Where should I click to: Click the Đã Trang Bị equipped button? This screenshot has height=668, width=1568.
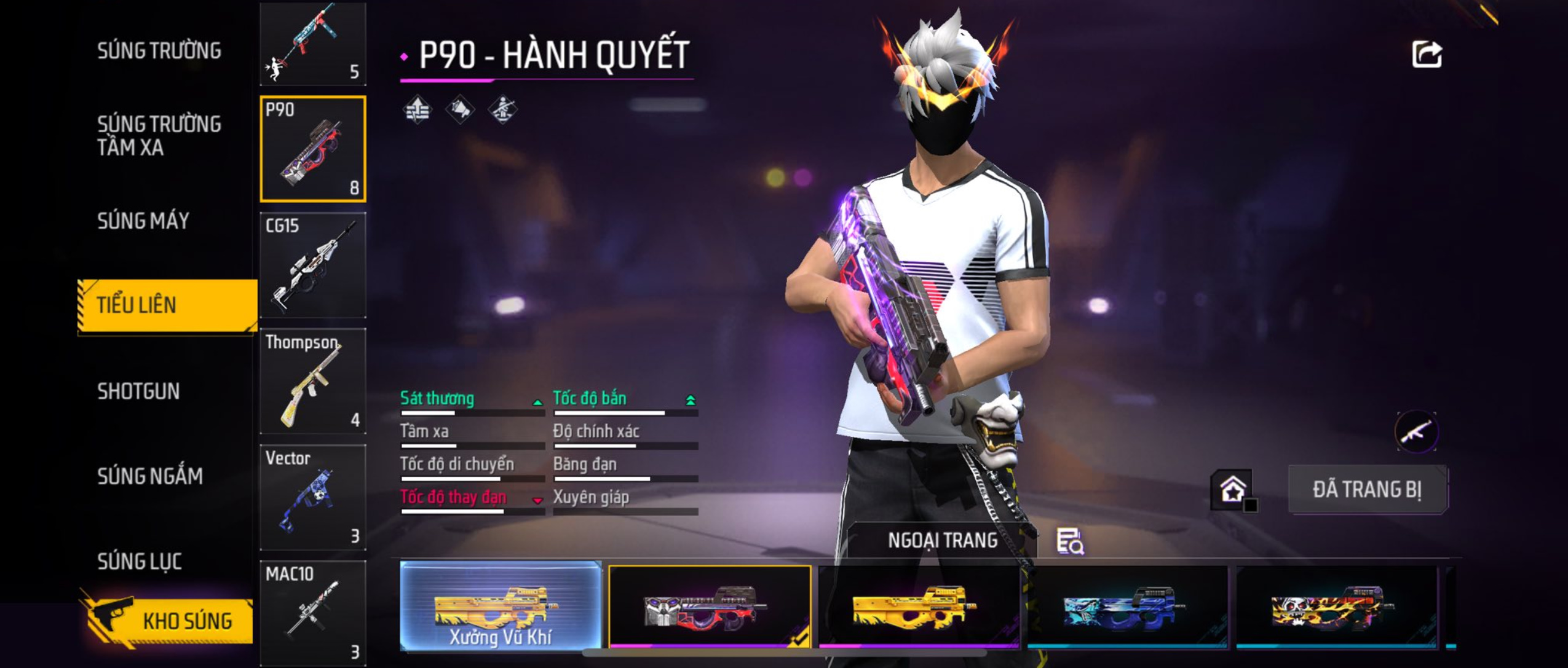tap(1368, 490)
